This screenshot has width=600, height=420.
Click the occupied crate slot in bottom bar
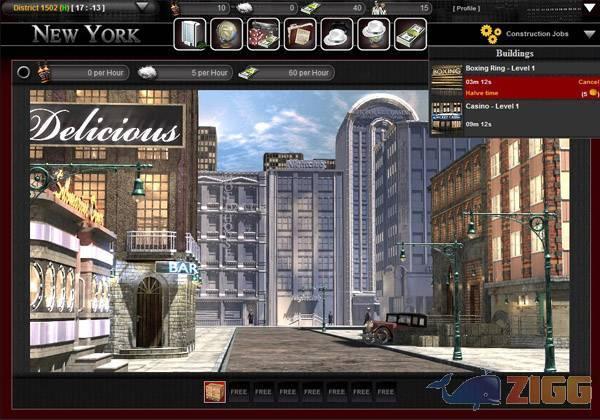coord(214,391)
